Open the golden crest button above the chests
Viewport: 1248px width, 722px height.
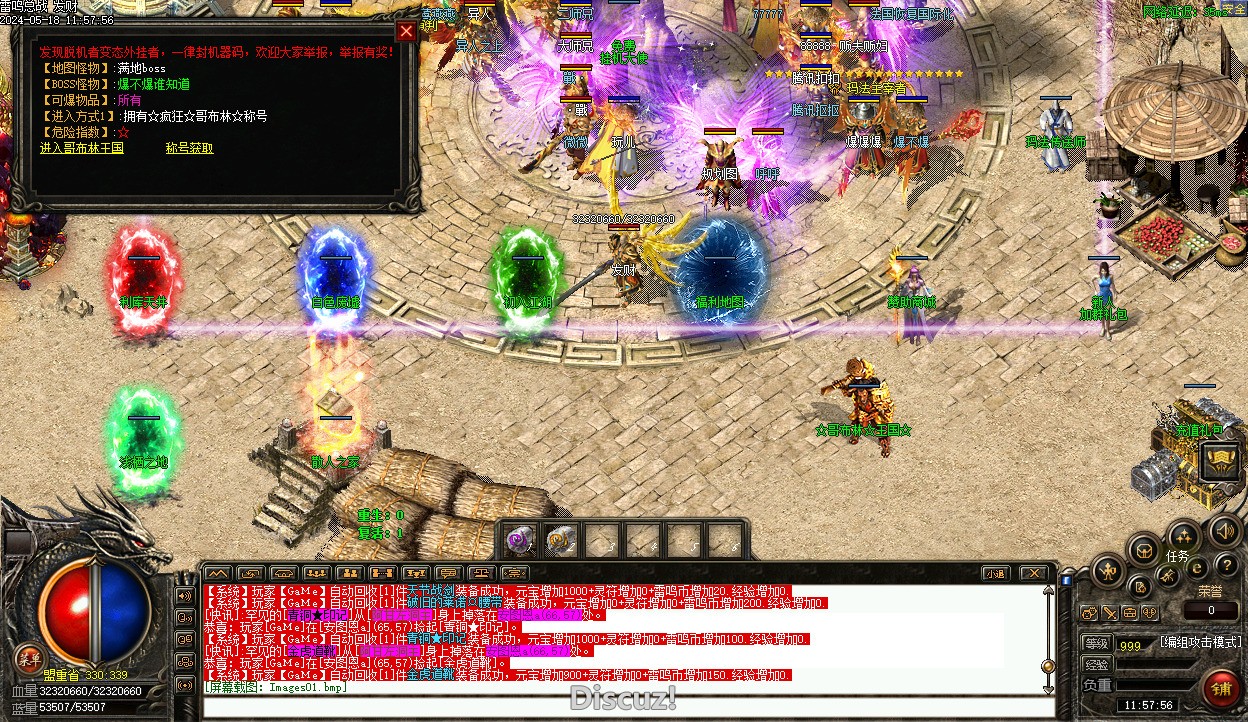pos(1221,461)
